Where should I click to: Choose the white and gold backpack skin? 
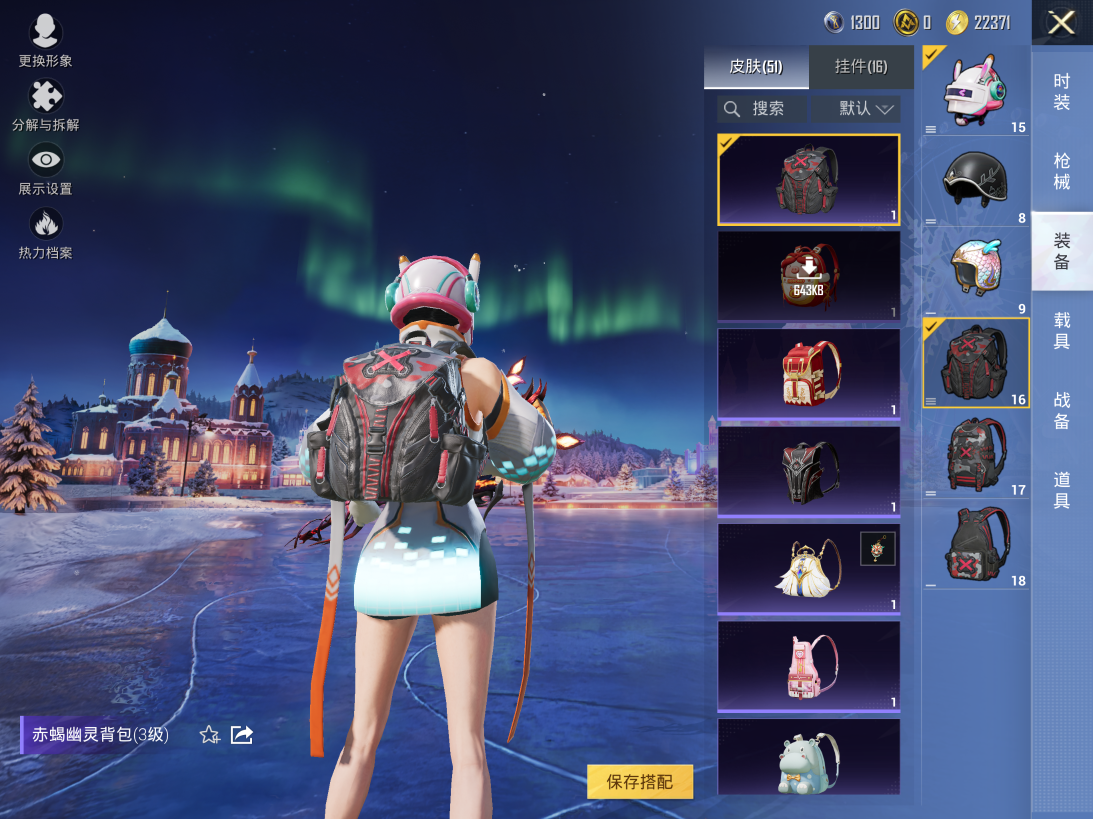point(809,568)
